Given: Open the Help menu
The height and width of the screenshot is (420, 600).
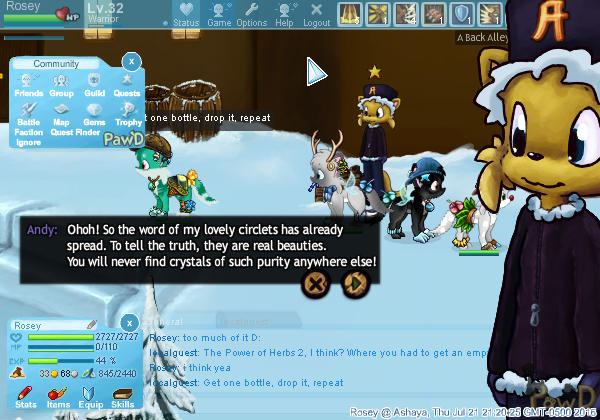Looking at the screenshot, I should (284, 13).
